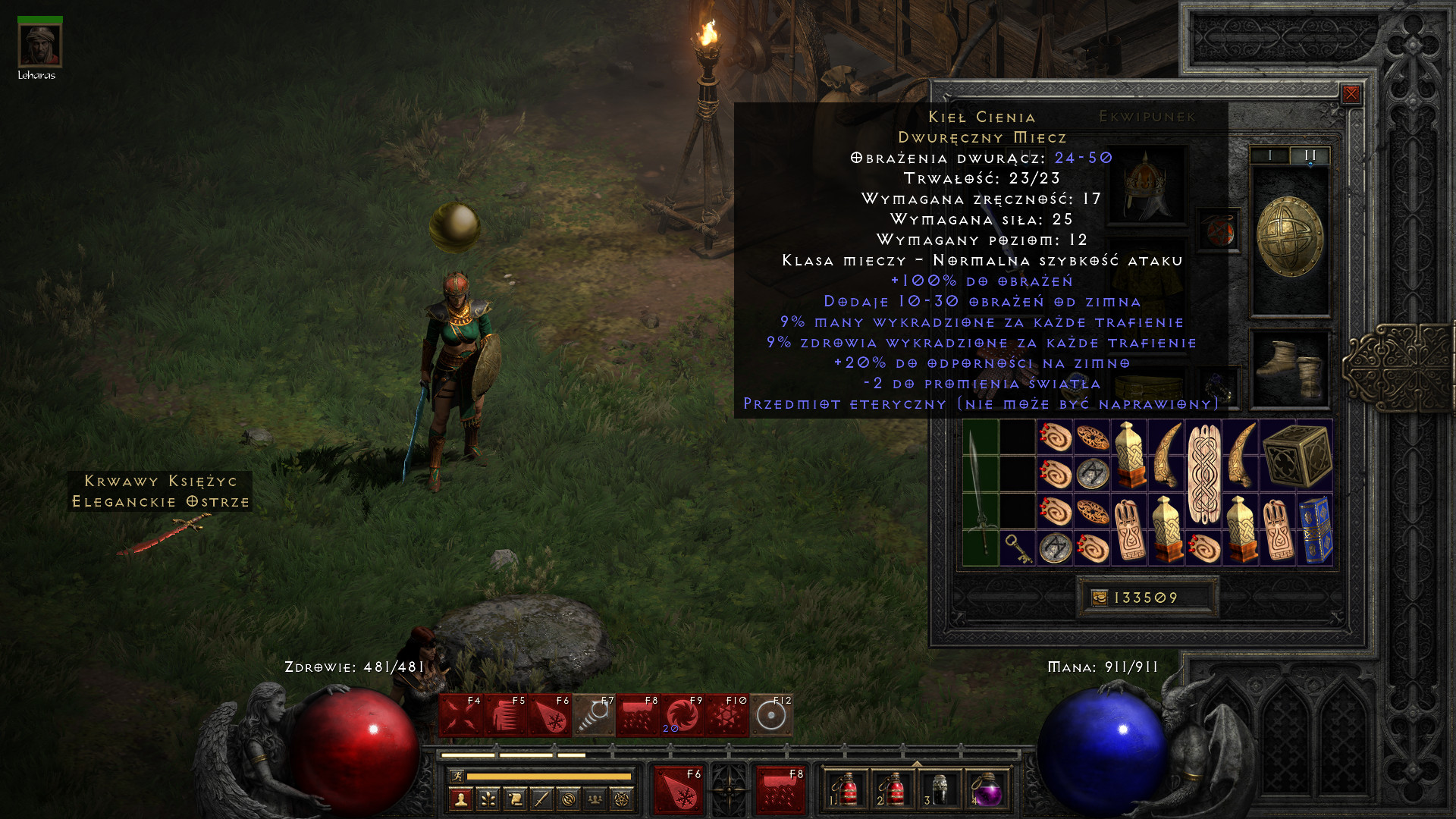
Task: Select the equipped boots slot
Action: [x=1290, y=369]
